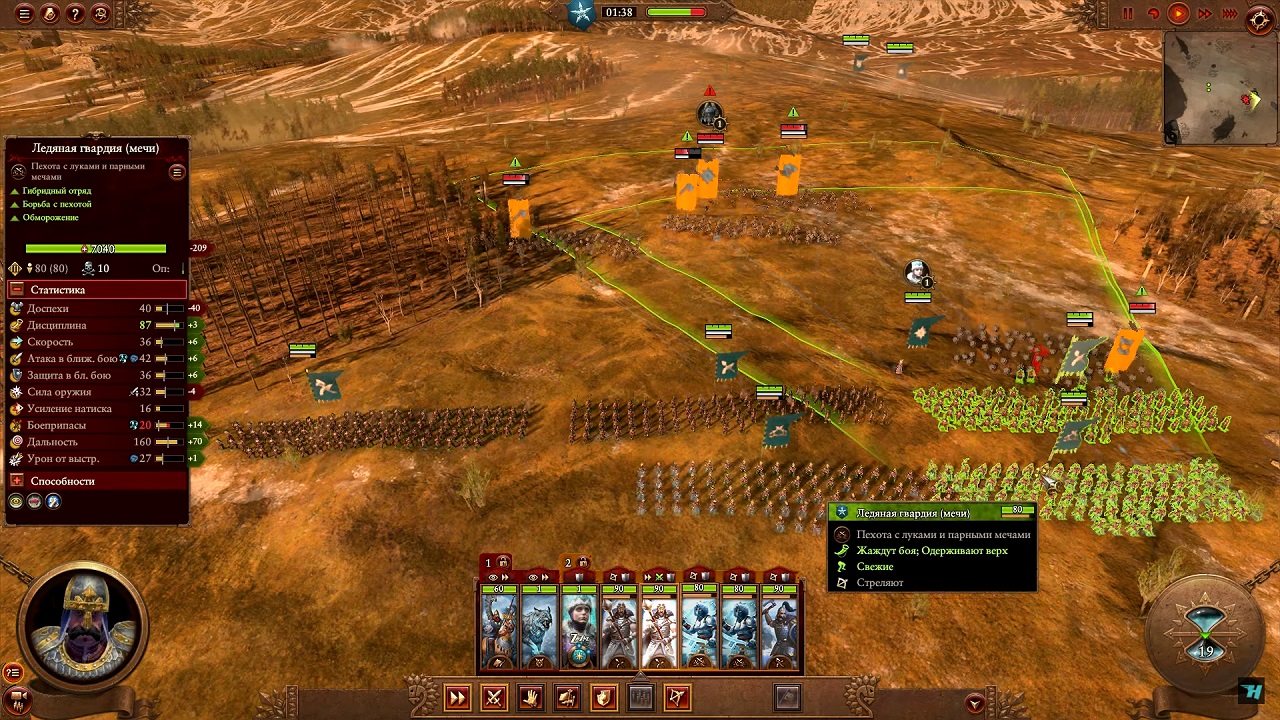This screenshot has height=720, width=1280.
Task: Open the unit info details button
Action: [177, 172]
